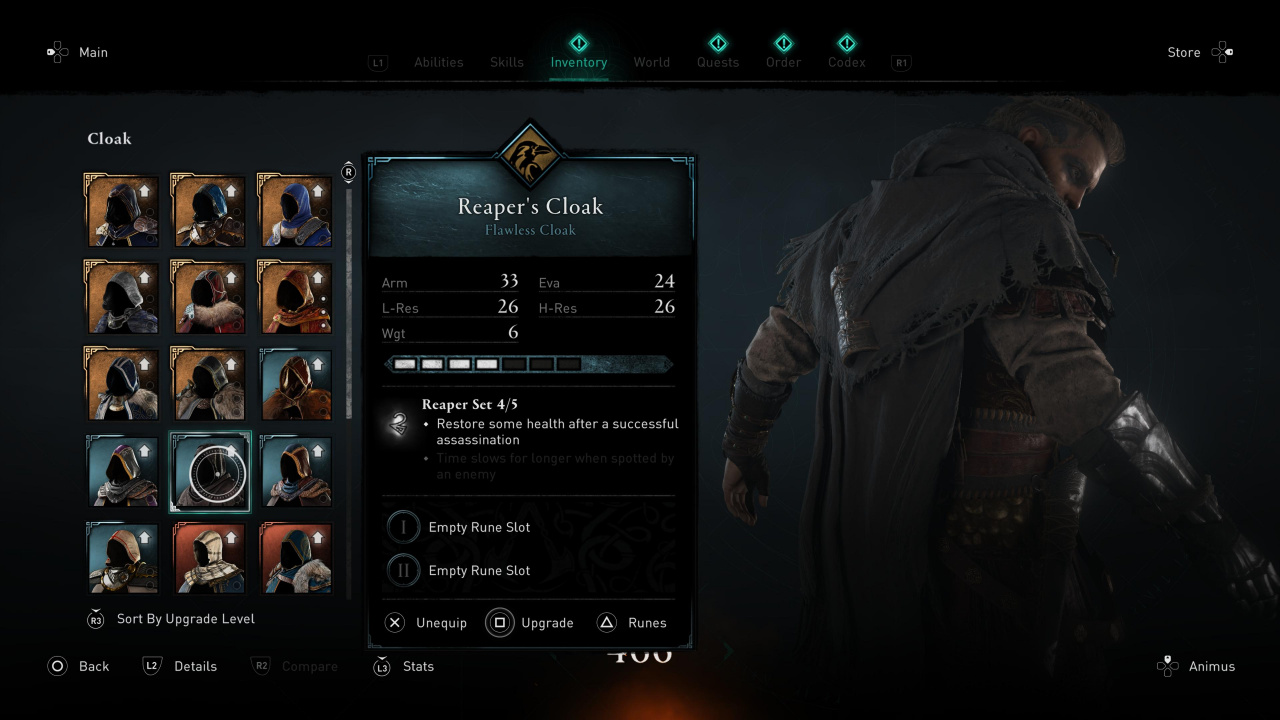1280x720 pixels.
Task: Open the Runes option for this cloak
Action: (x=633, y=623)
